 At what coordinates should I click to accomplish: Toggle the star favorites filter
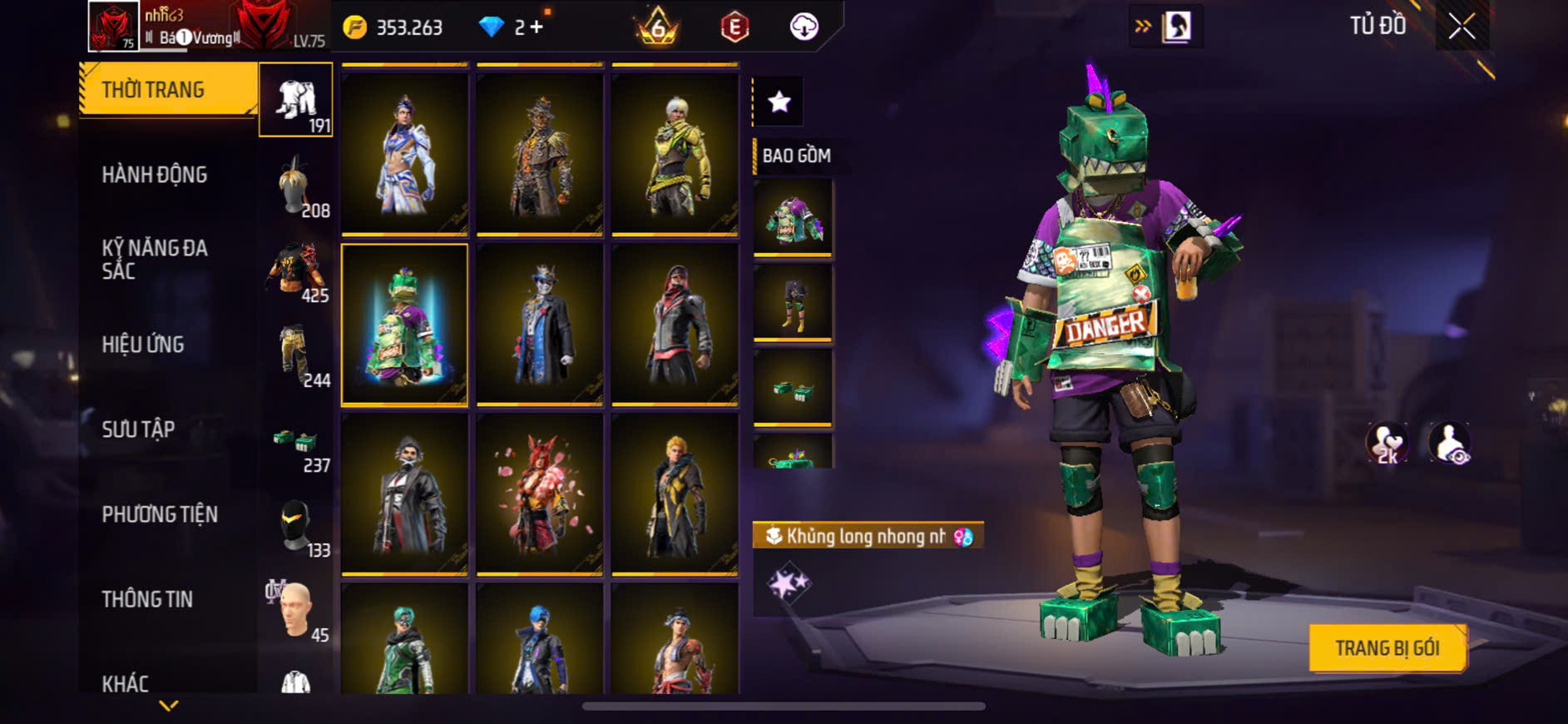tap(779, 102)
